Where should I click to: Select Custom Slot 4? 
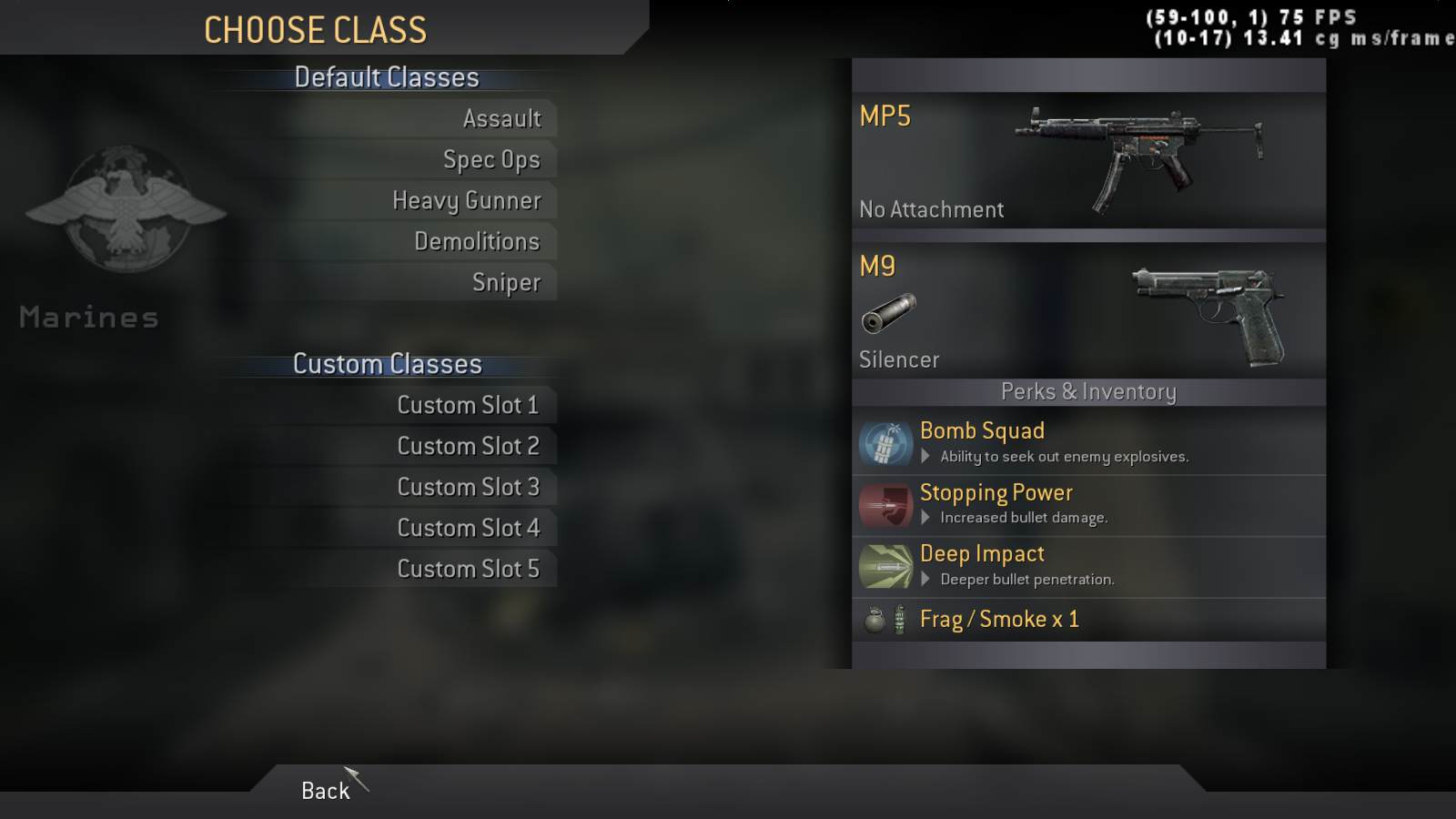[x=468, y=528]
